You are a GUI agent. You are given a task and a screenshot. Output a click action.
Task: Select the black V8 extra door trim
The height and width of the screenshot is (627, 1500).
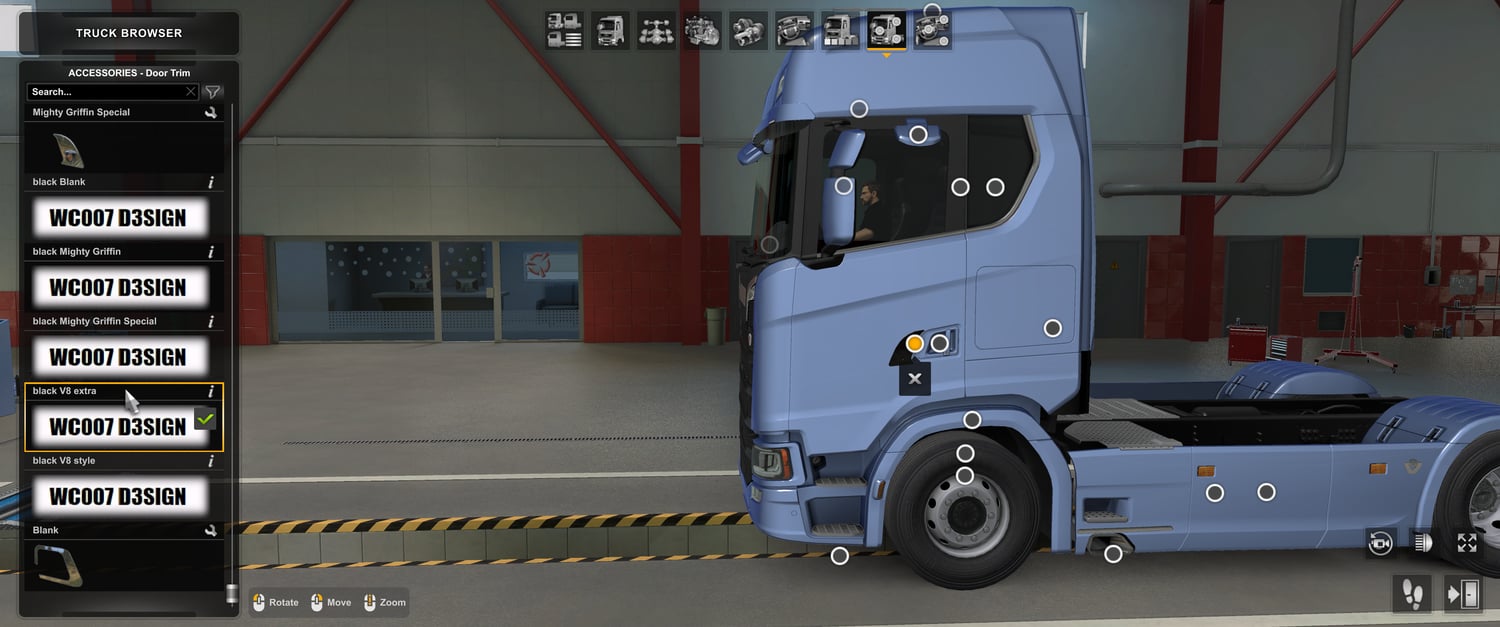click(x=118, y=427)
